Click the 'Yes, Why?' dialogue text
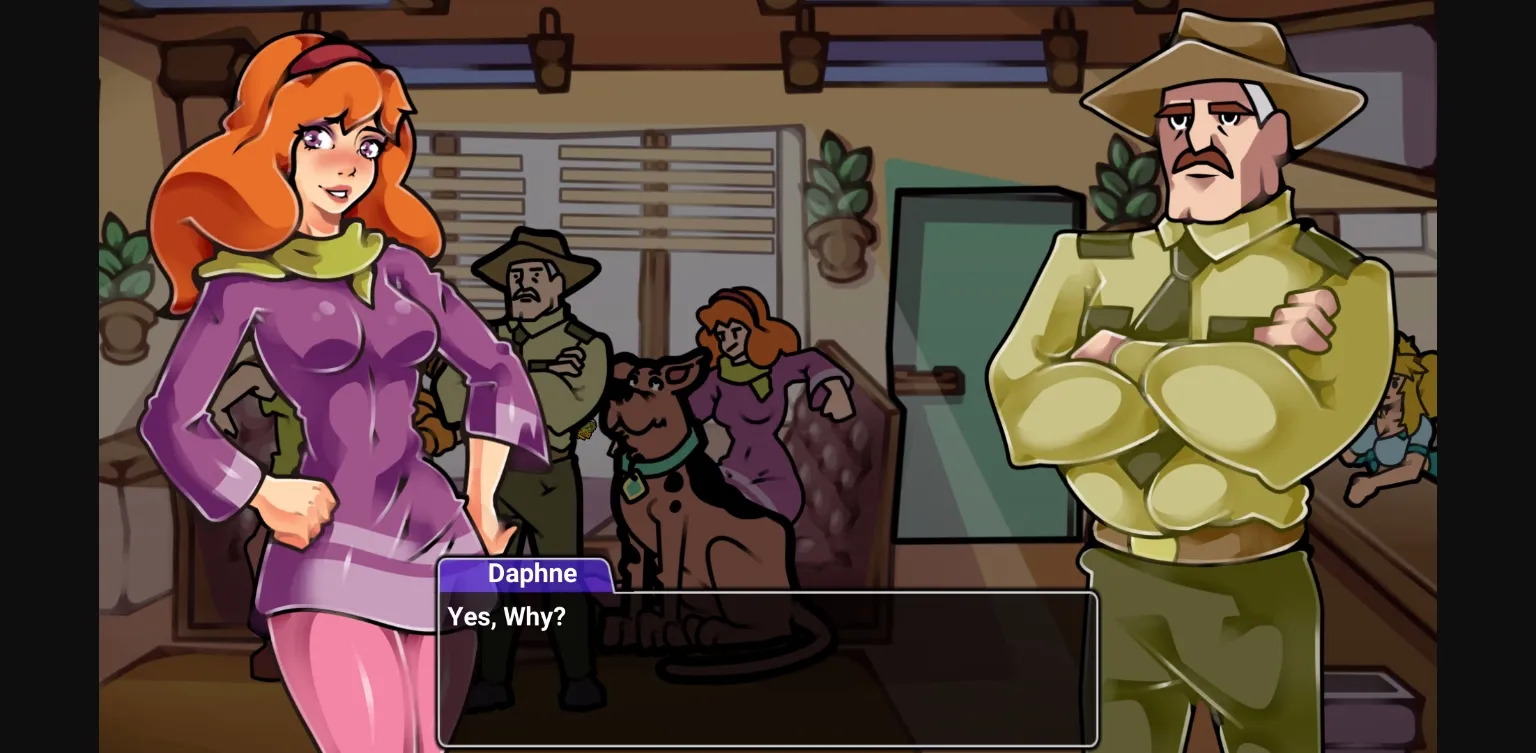The width and height of the screenshot is (1536, 753). click(505, 618)
